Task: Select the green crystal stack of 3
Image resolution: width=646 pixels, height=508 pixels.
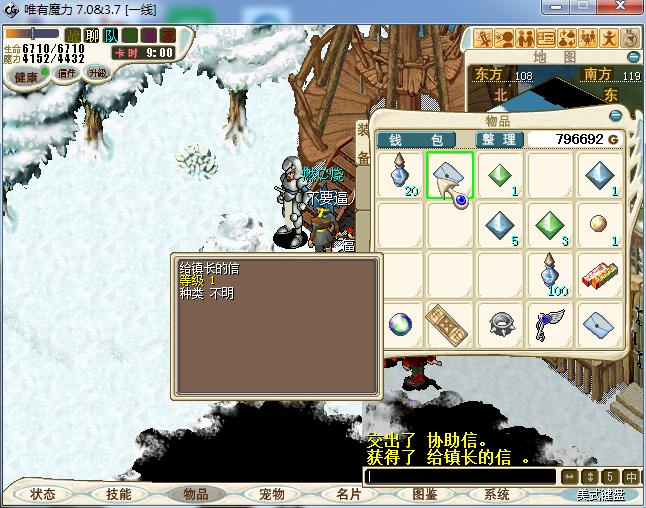Action: [549, 225]
